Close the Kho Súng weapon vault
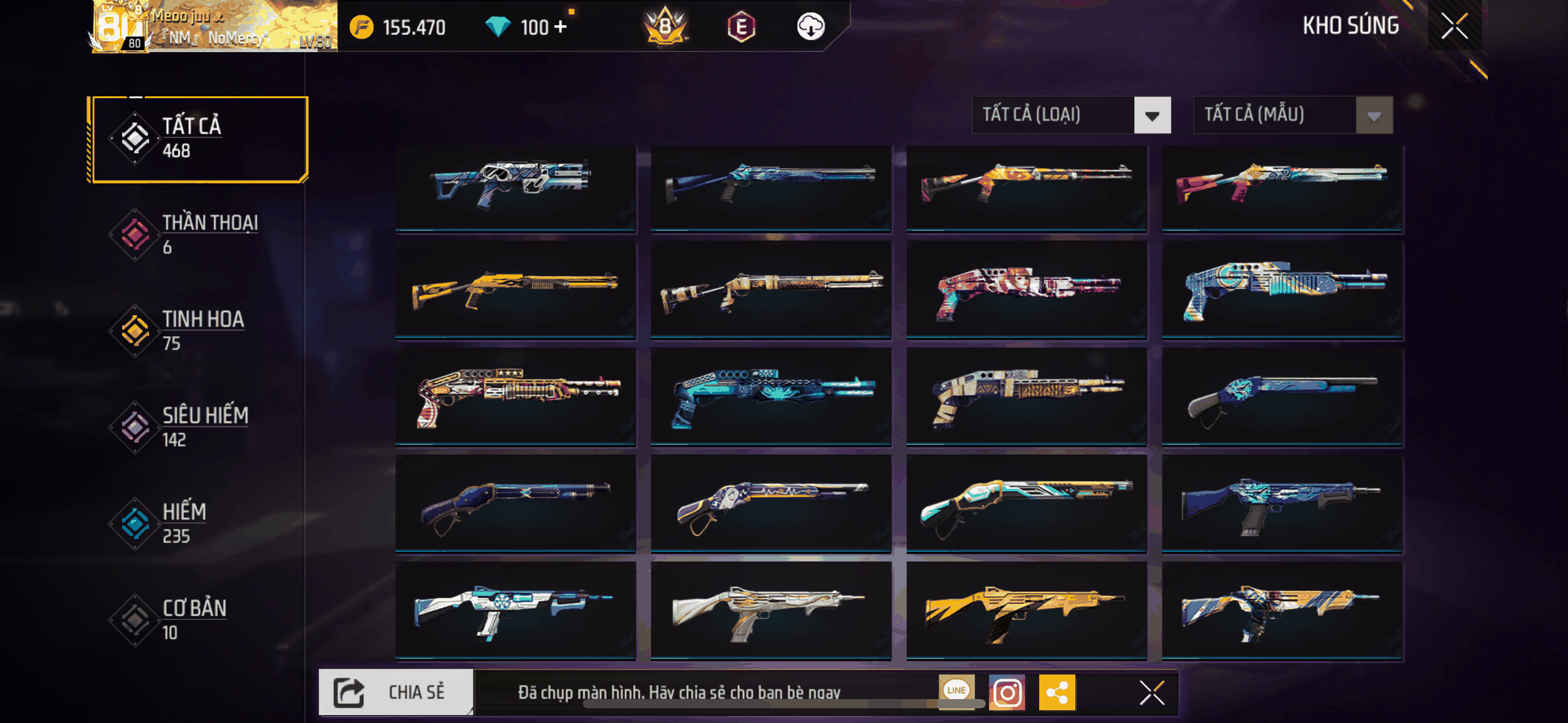This screenshot has width=1568, height=723. point(1454,26)
